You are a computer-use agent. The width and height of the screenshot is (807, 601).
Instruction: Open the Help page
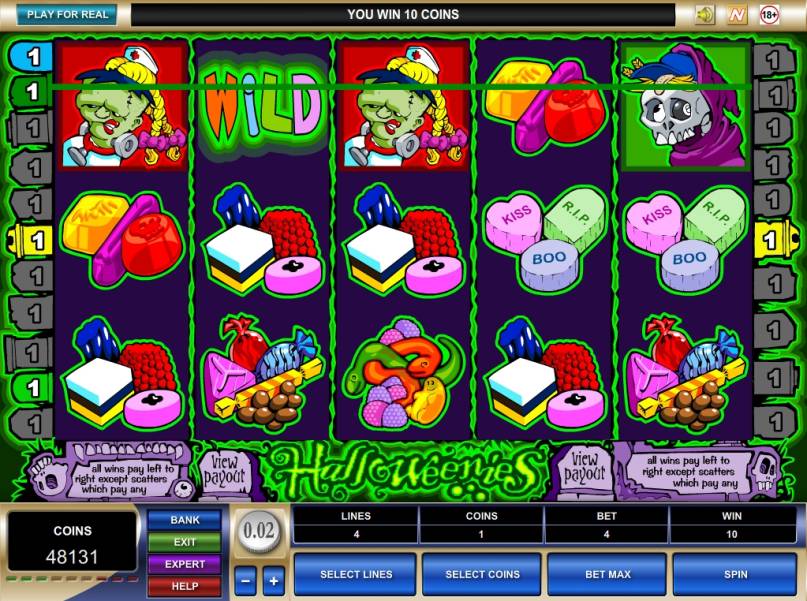pyautogui.click(x=184, y=586)
